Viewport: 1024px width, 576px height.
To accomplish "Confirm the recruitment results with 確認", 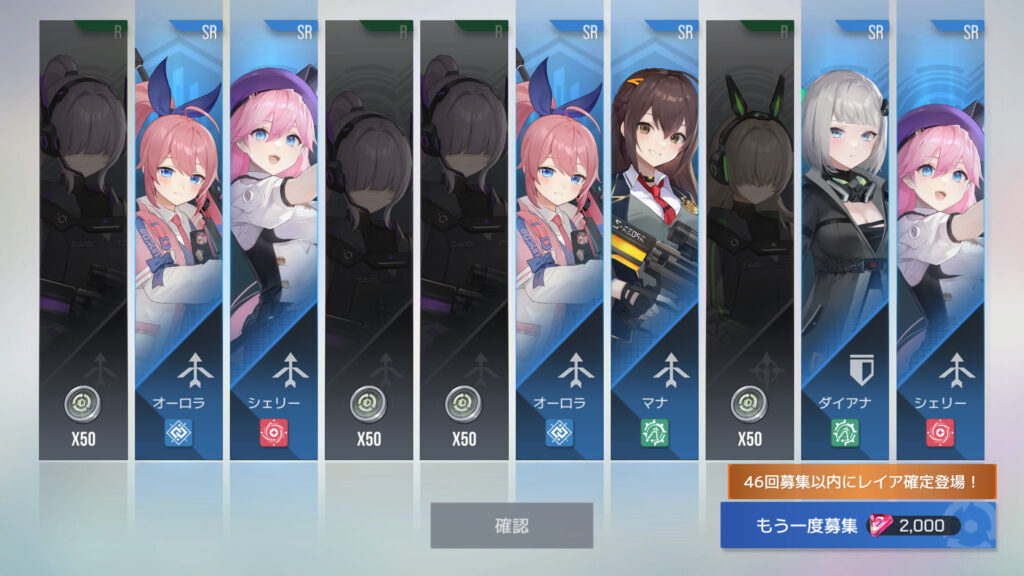I will coord(511,525).
